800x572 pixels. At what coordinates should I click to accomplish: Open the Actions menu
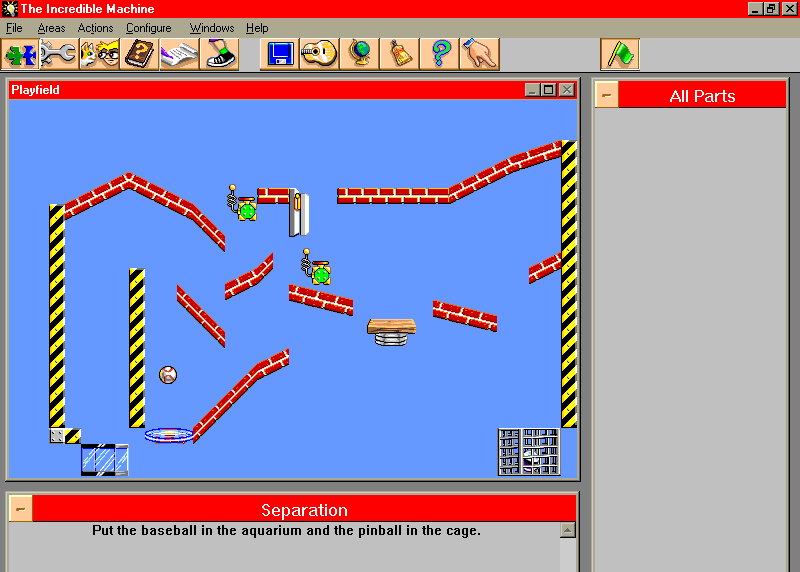(x=95, y=28)
